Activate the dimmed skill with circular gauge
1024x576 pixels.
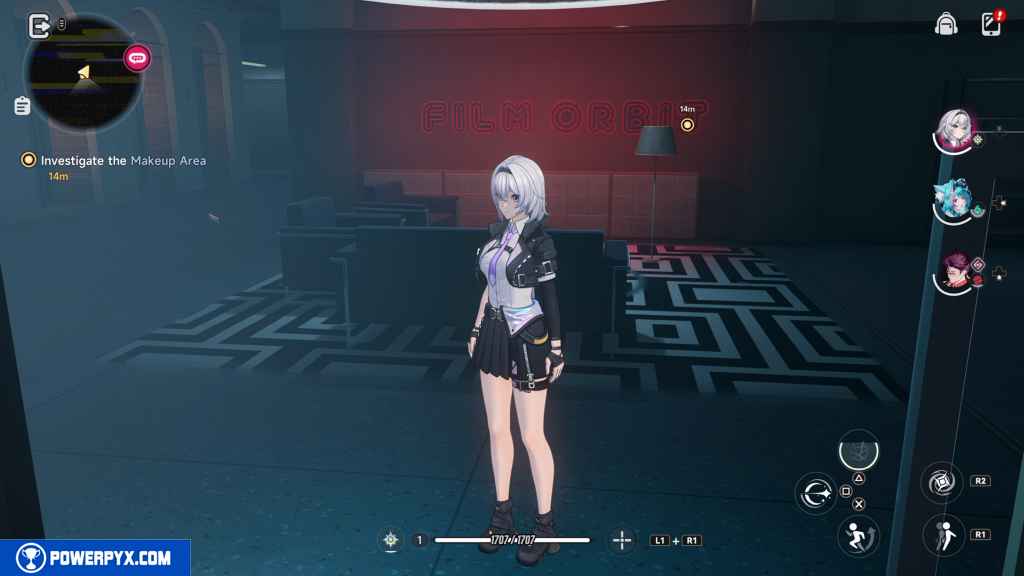(x=858, y=451)
